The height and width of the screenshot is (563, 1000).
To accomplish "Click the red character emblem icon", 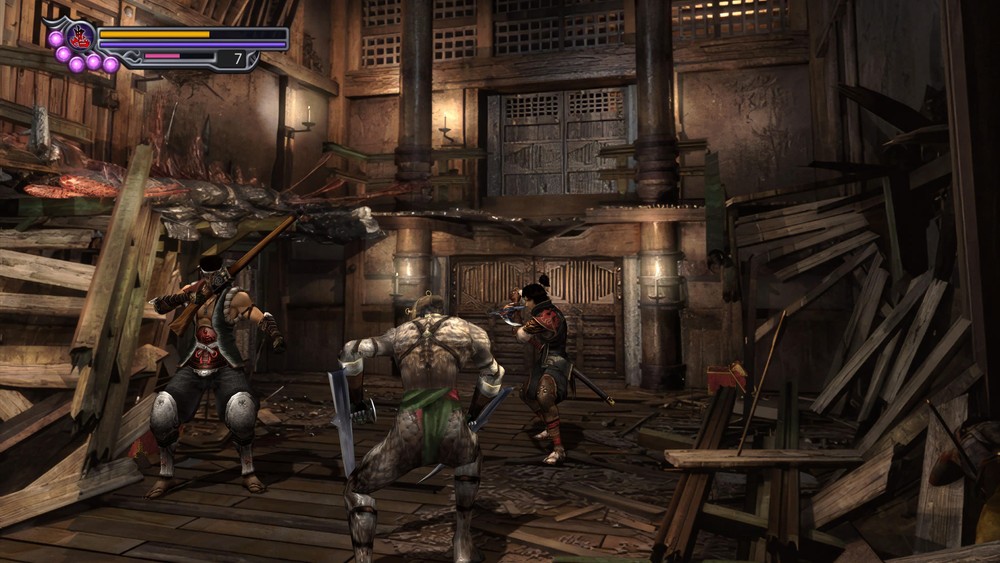I will pyautogui.click(x=80, y=37).
